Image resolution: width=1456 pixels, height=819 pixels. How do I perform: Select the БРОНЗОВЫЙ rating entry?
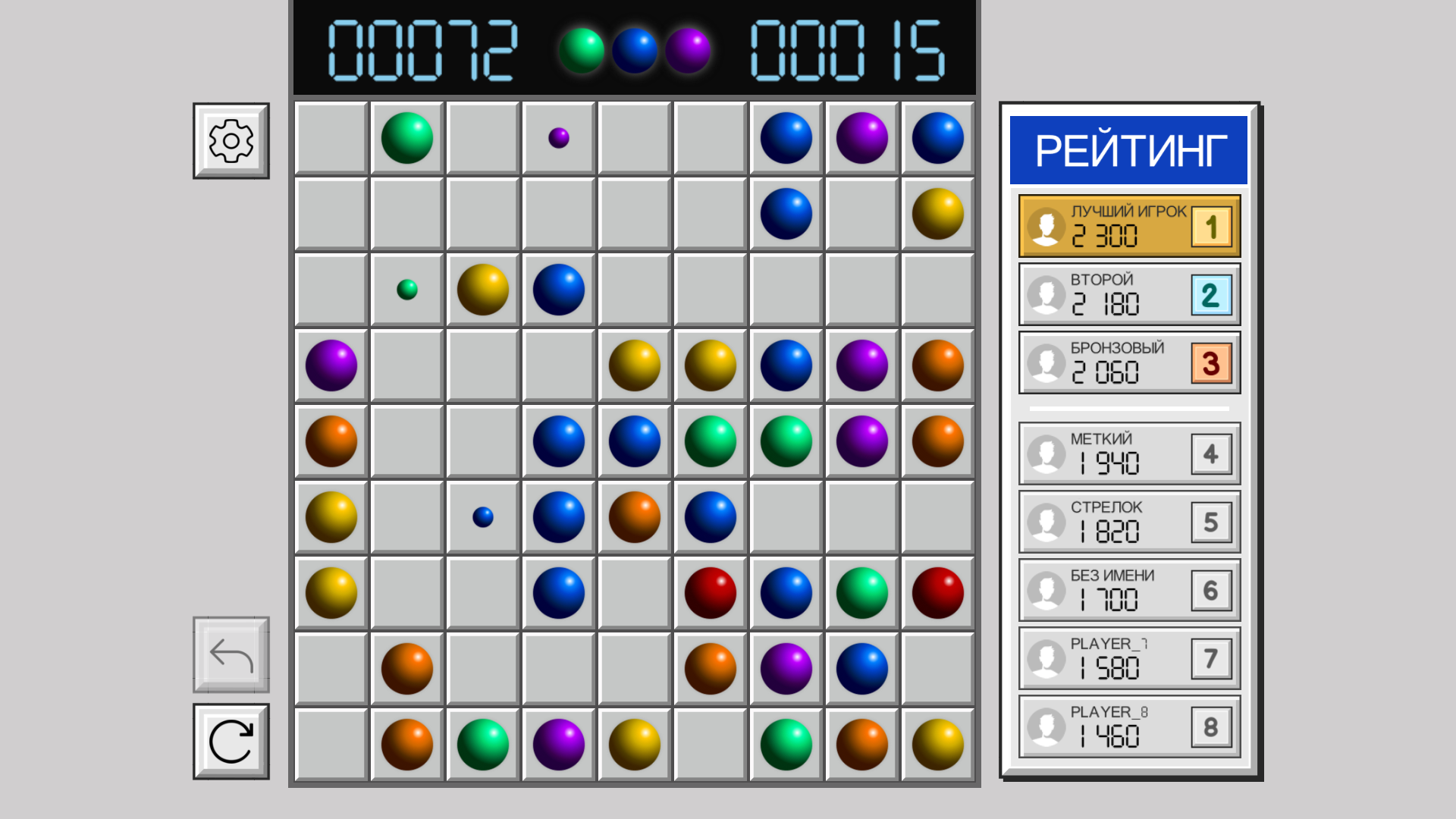1128,364
